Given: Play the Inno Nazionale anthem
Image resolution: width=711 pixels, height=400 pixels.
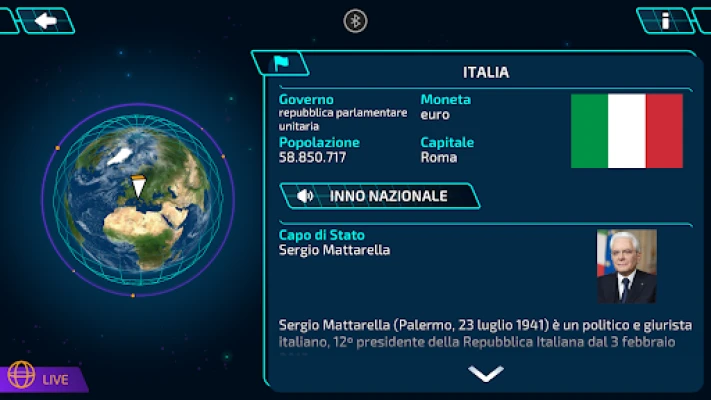Looking at the screenshot, I should (x=379, y=196).
